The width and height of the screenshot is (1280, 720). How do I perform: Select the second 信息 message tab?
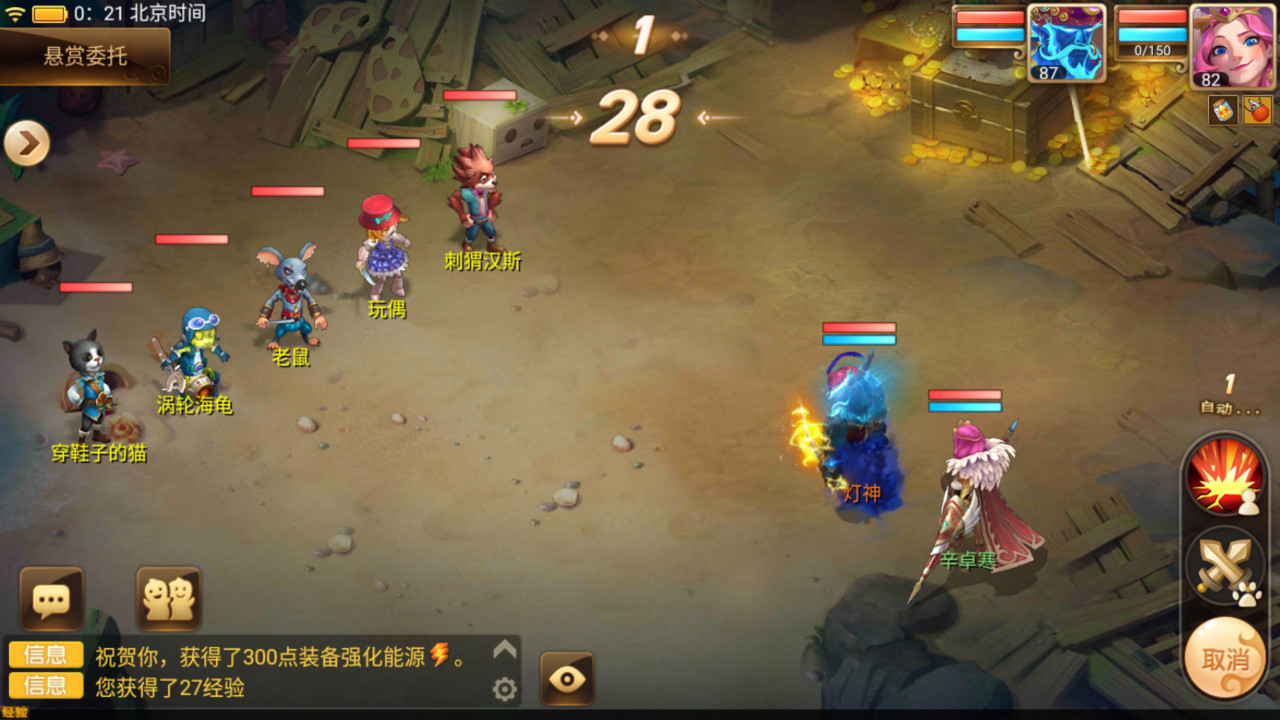[44, 686]
